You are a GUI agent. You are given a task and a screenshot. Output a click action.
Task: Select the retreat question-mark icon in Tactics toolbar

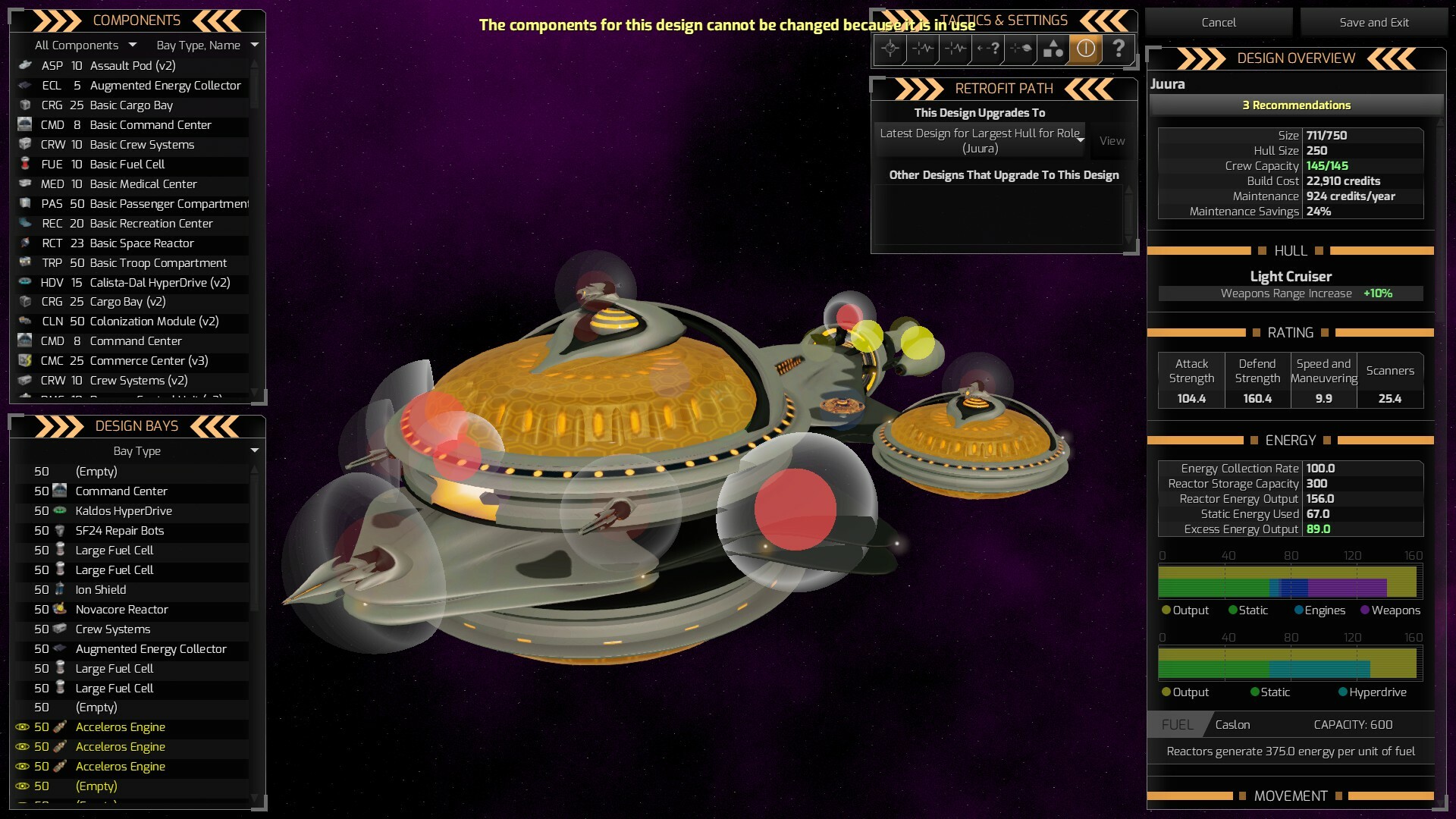click(x=987, y=49)
